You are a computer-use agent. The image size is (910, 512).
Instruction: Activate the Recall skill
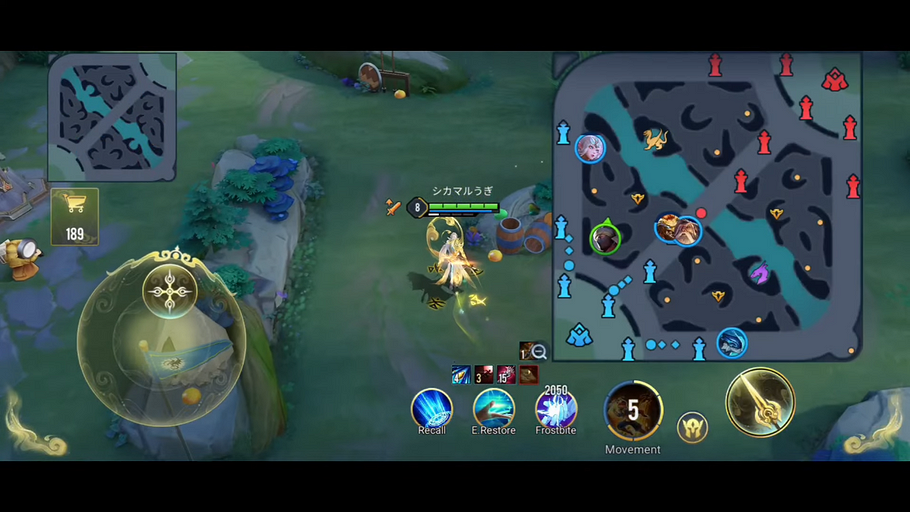coord(432,409)
